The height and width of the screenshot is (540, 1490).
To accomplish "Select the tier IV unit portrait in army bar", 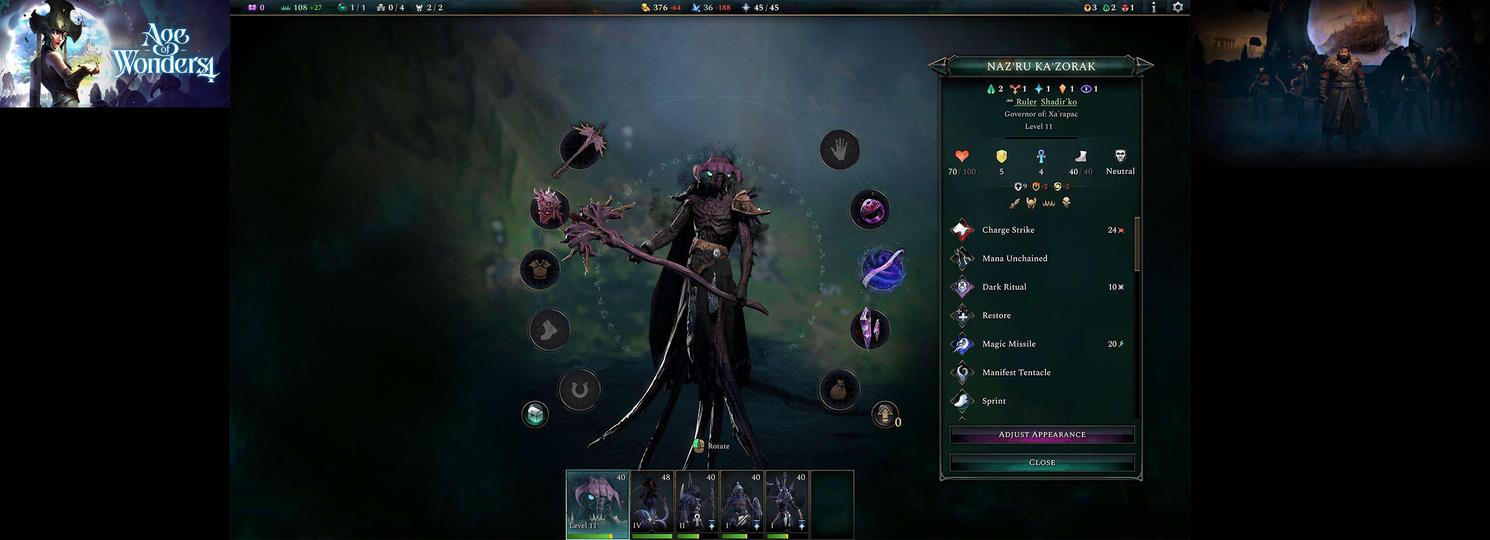I will [x=652, y=504].
